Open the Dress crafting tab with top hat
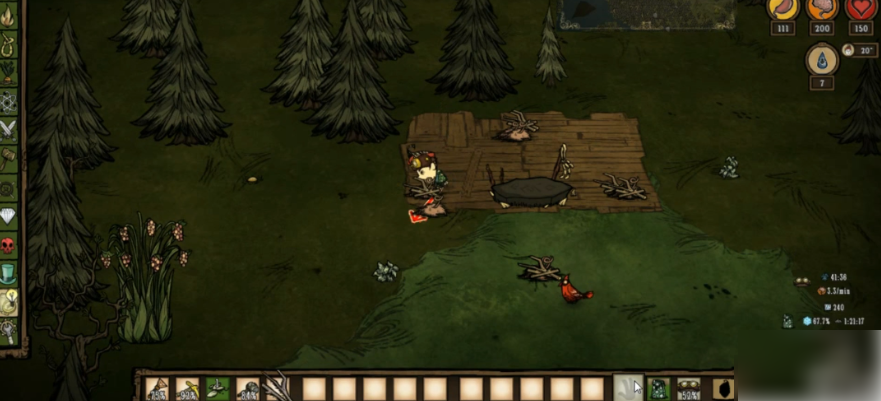Viewport: 881px width, 401px height. [9, 272]
